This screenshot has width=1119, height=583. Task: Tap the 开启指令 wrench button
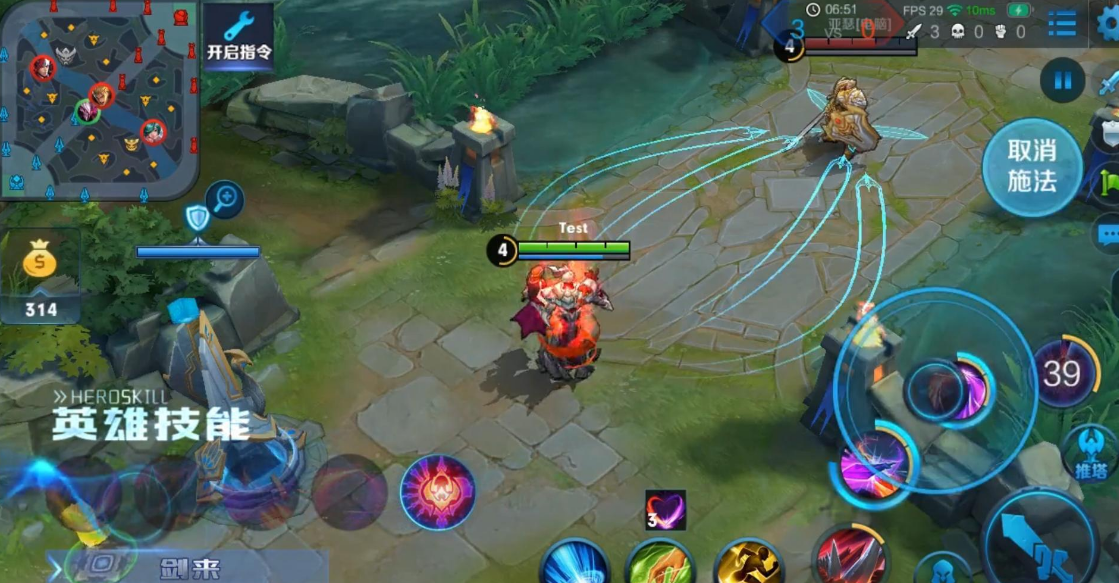pos(238,36)
